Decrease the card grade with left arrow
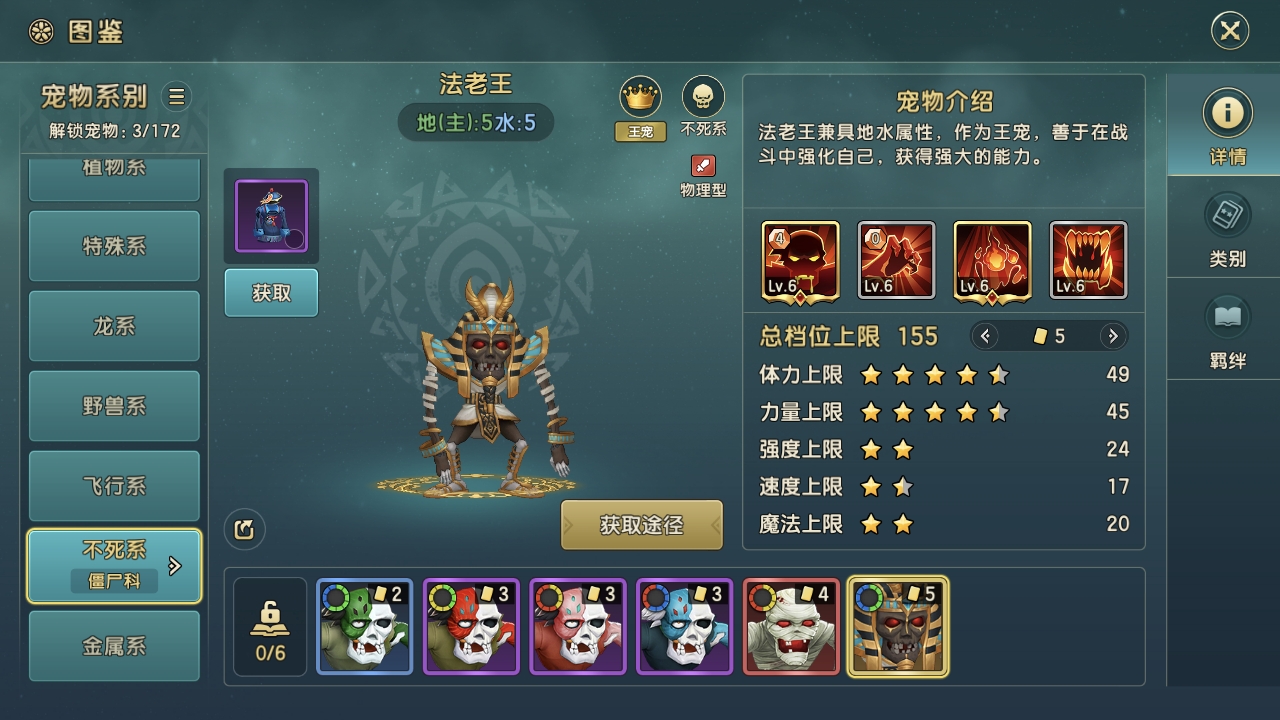1280x720 pixels. [986, 336]
